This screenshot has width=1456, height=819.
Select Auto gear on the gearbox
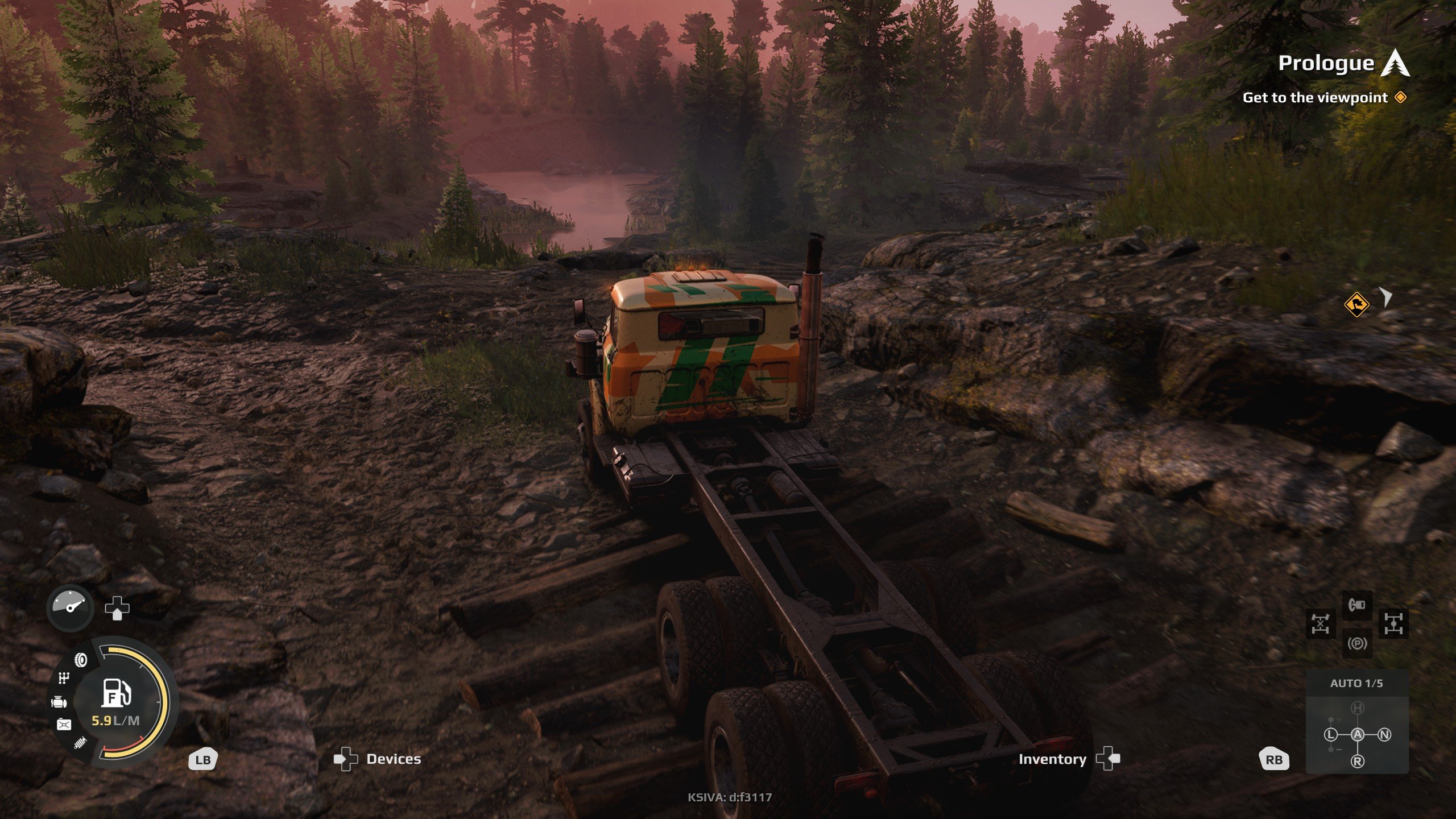pos(1357,734)
